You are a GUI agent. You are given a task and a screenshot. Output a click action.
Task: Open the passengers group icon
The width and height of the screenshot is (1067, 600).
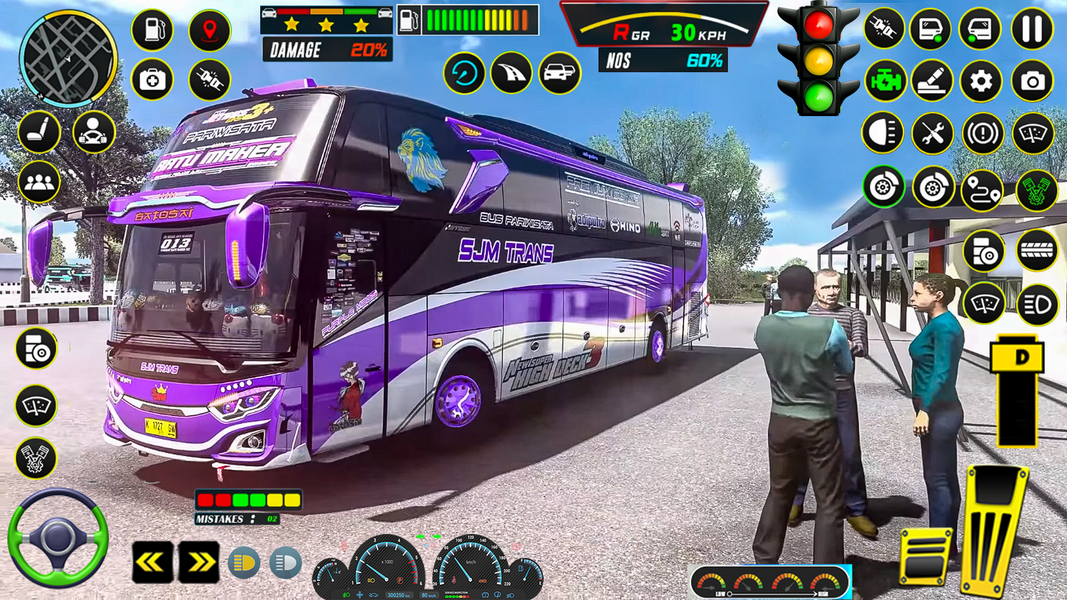tap(39, 181)
